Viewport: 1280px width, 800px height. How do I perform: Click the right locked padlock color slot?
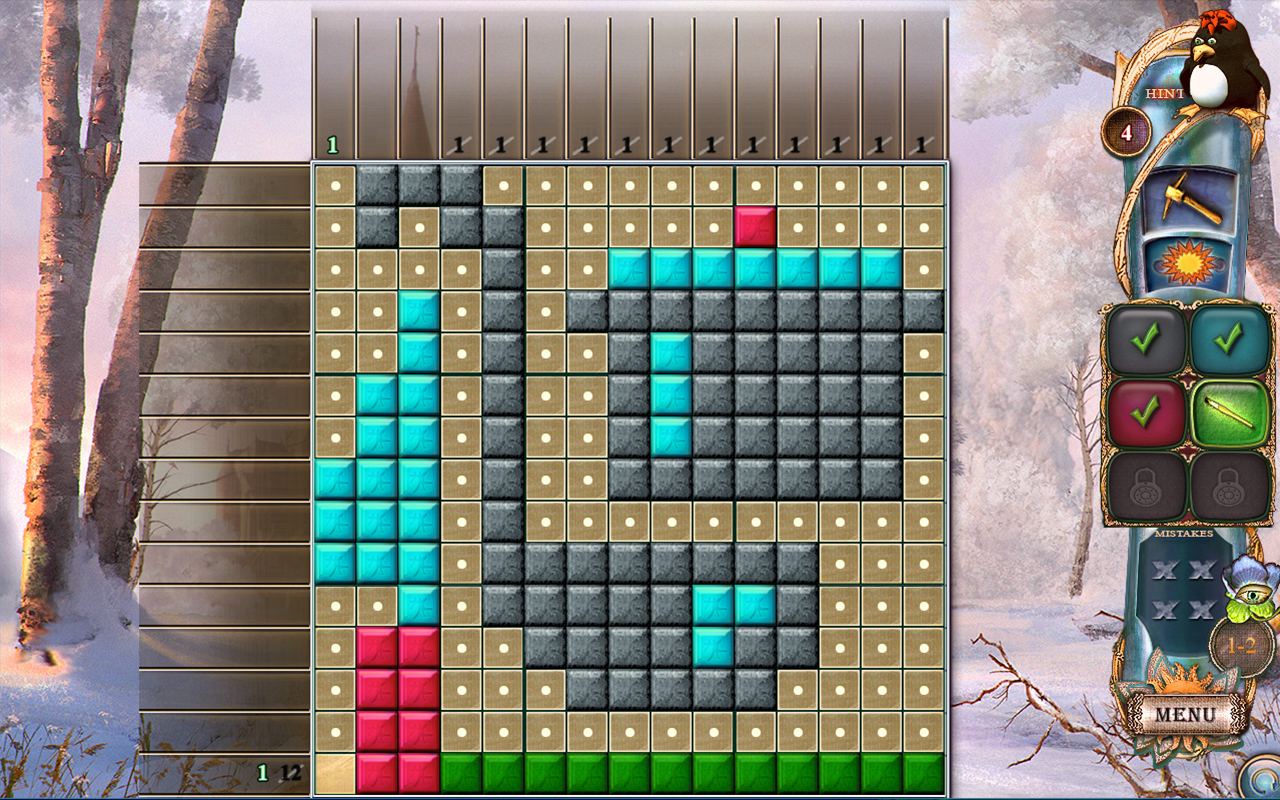click(x=1228, y=485)
